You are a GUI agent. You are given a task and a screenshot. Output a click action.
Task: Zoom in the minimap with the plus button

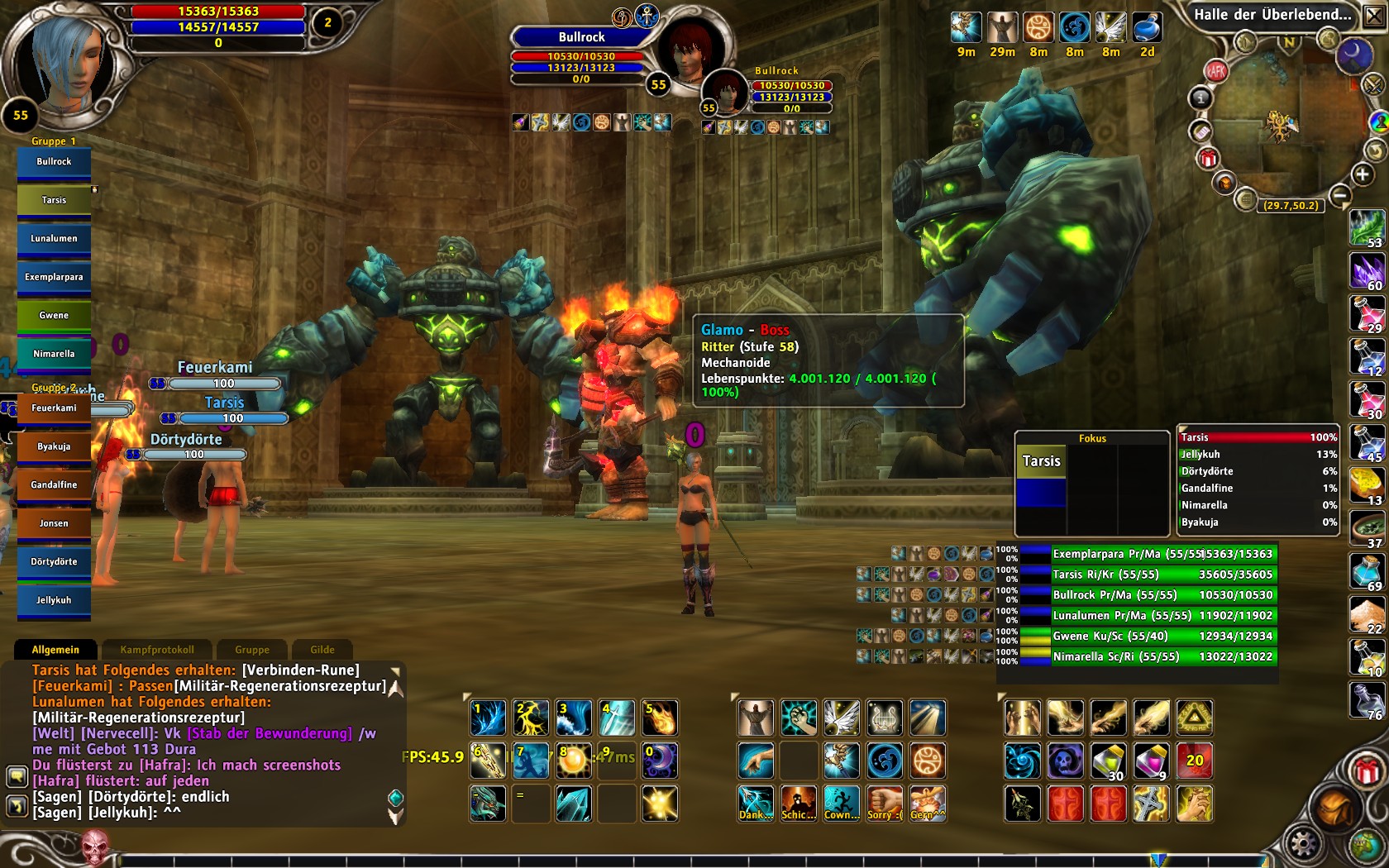(x=1362, y=174)
